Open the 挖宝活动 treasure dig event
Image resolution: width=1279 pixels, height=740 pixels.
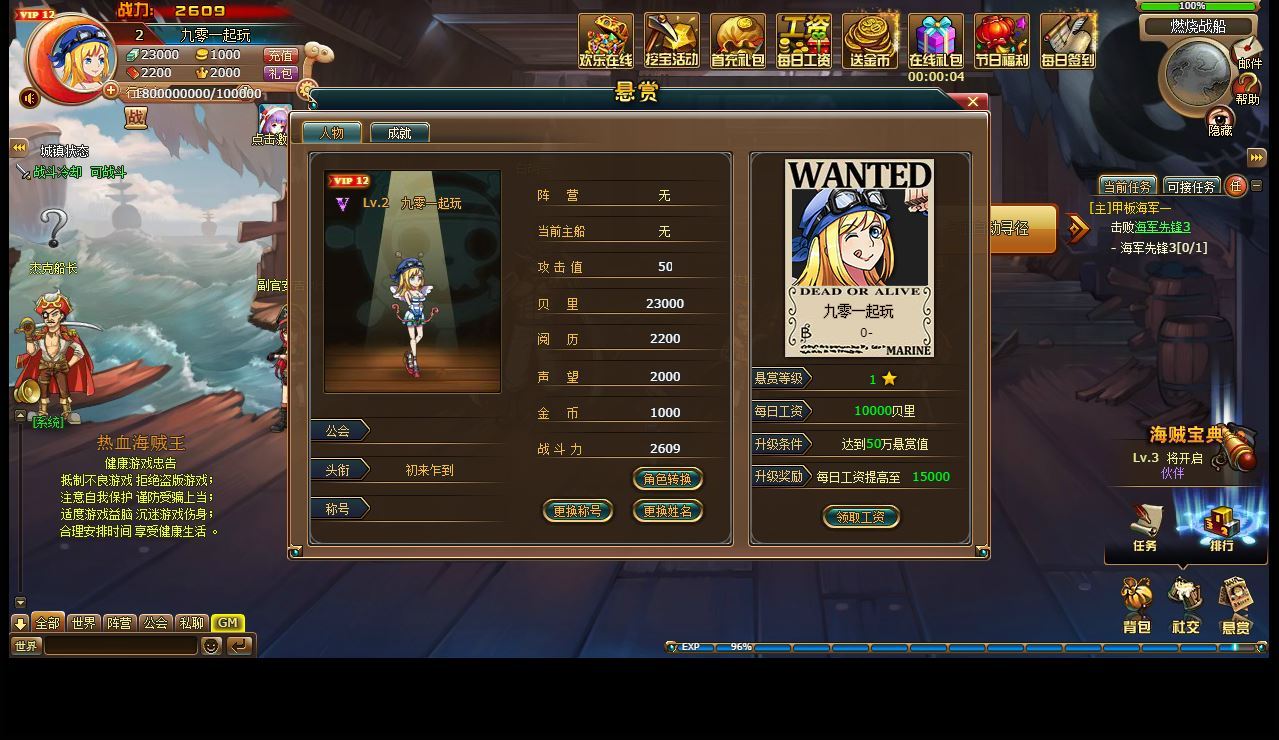click(x=671, y=40)
